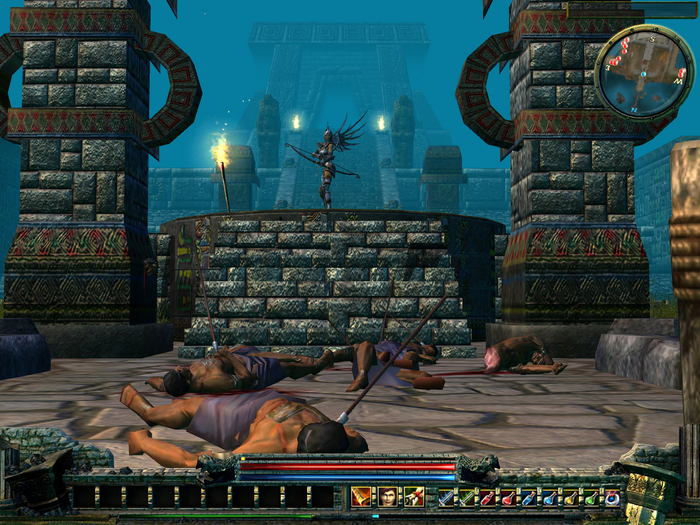
Task: Drink the green potion
Action: (x=591, y=497)
